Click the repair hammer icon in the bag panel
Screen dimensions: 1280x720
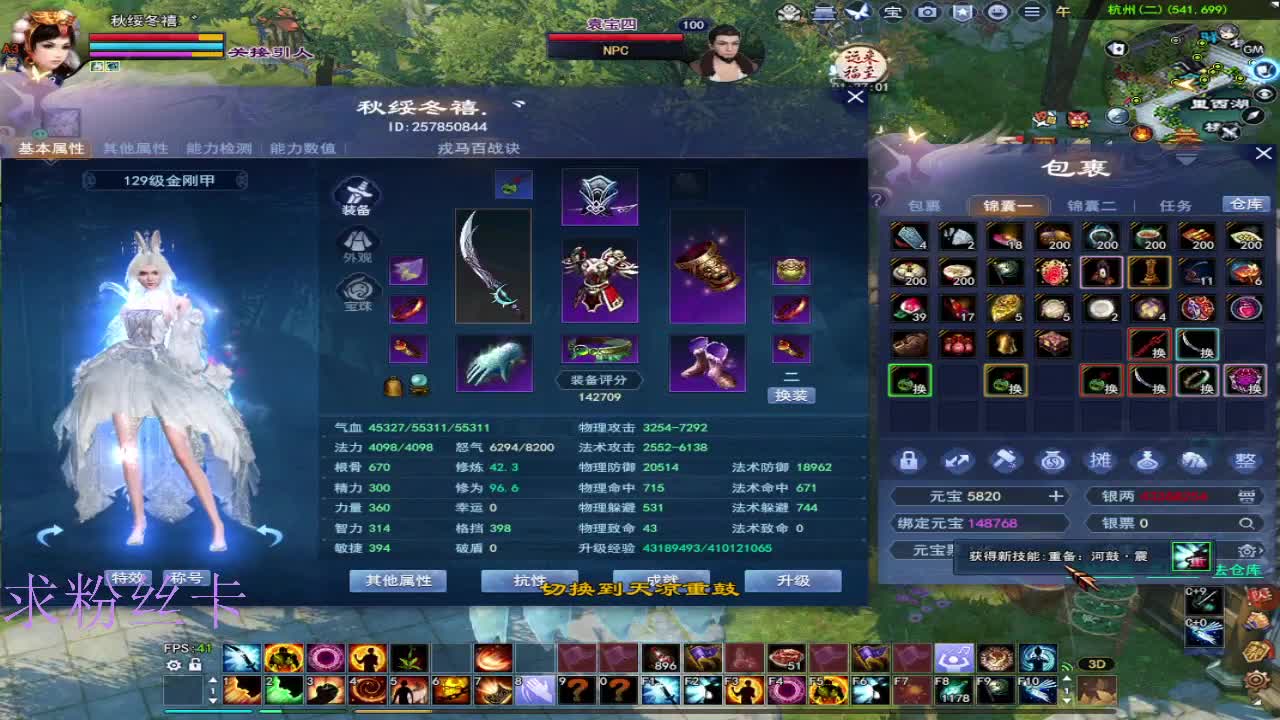(x=1005, y=460)
